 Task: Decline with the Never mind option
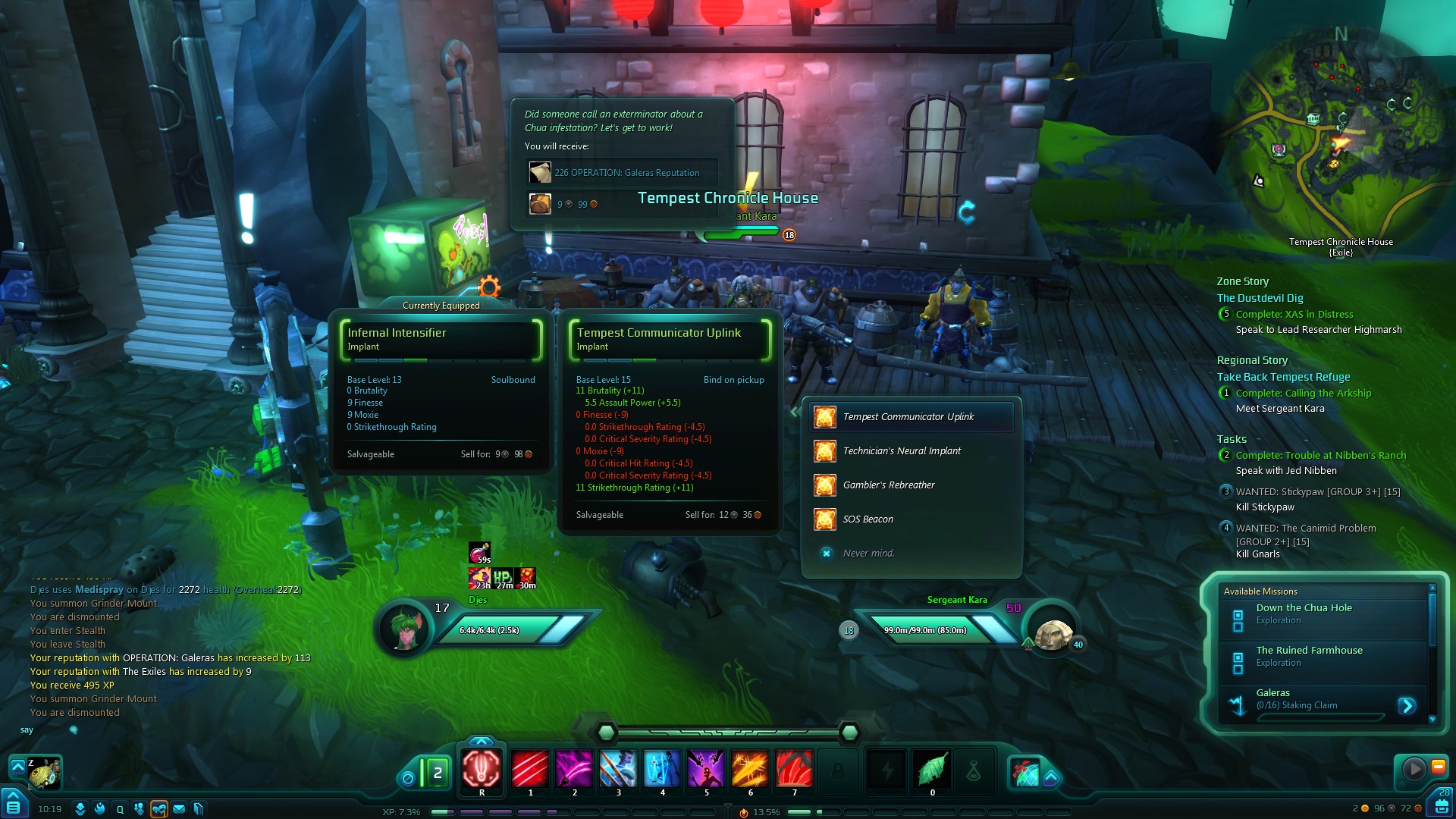(x=868, y=554)
